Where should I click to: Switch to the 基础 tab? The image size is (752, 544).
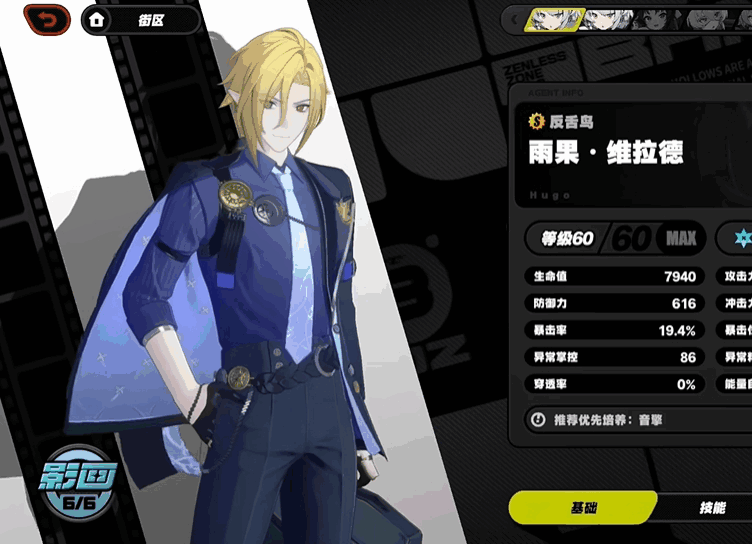pyautogui.click(x=583, y=508)
